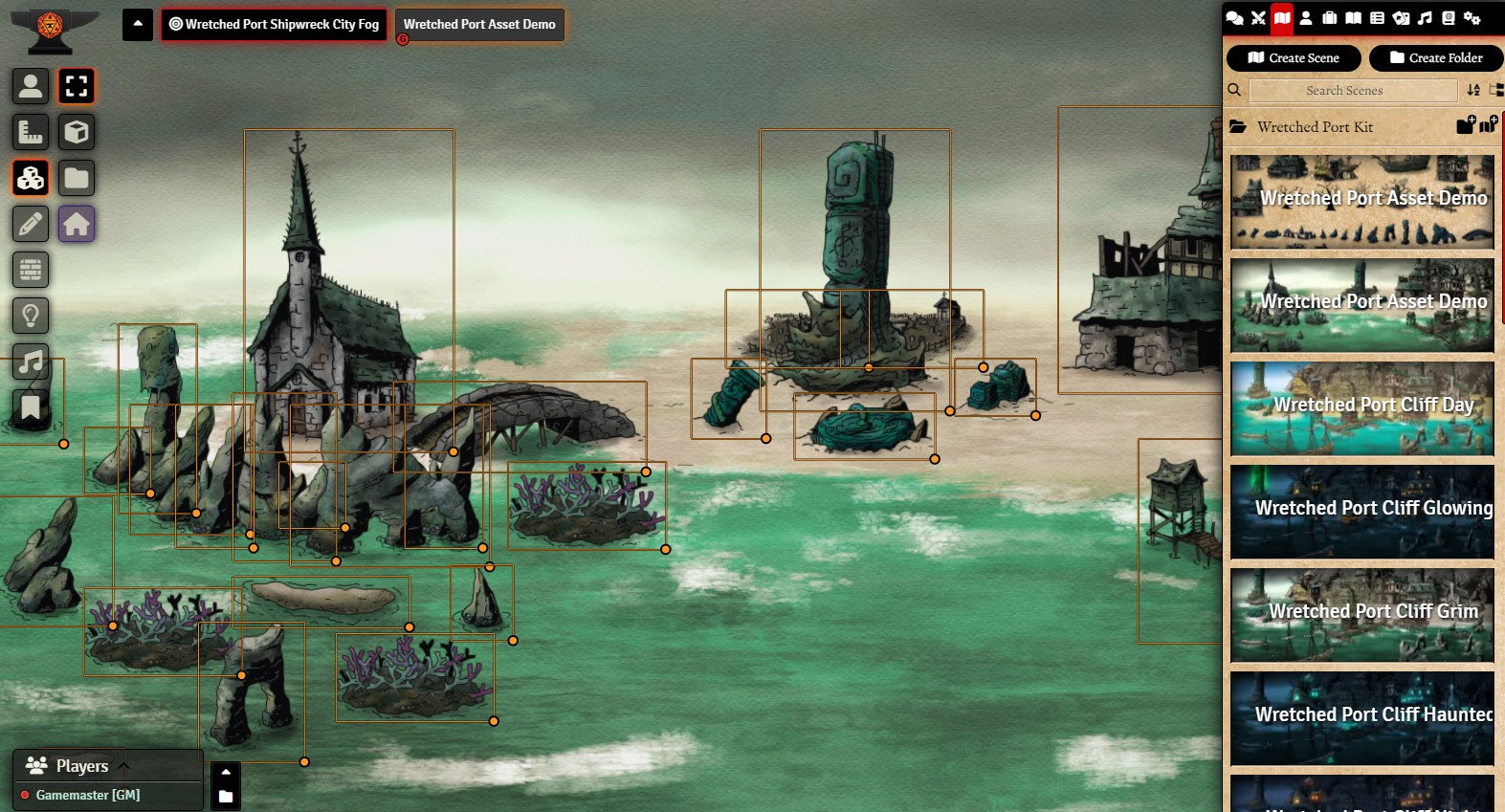
Task: Switch to the game settings gears tab
Action: 1472,18
